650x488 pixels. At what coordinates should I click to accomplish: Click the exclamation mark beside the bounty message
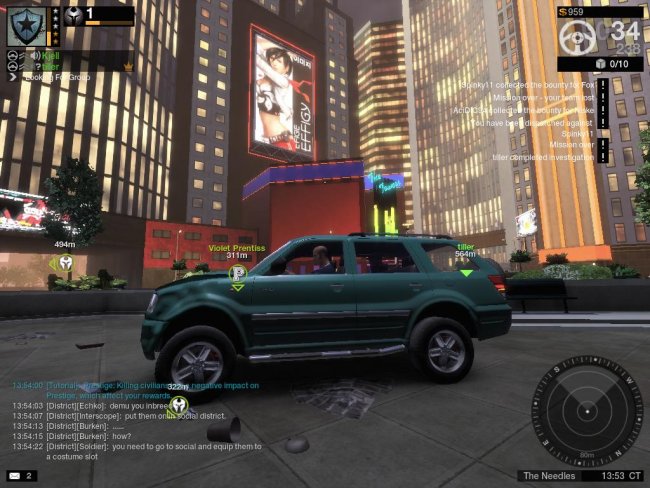pos(604,85)
